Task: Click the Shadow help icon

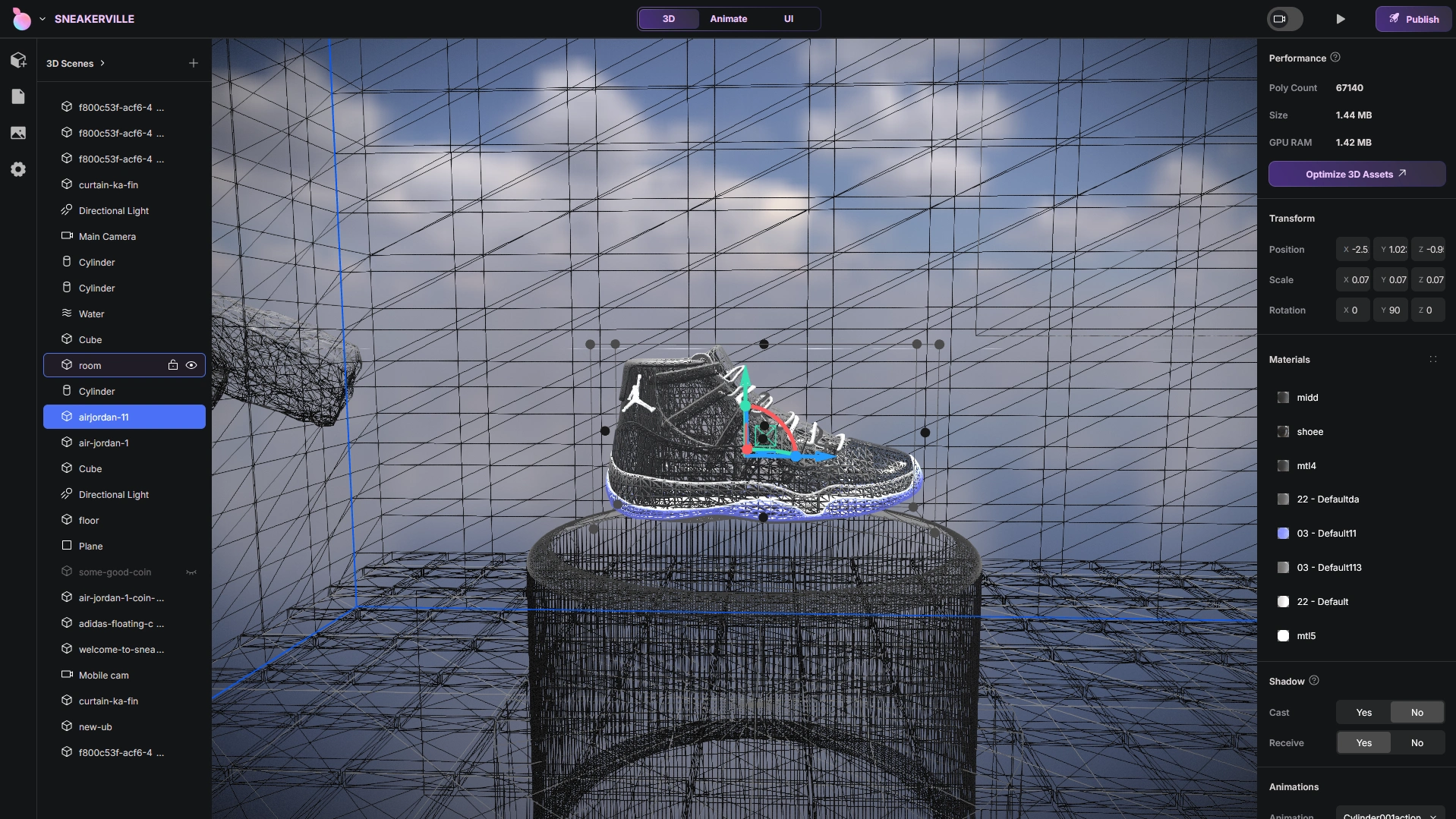Action: pos(1315,681)
